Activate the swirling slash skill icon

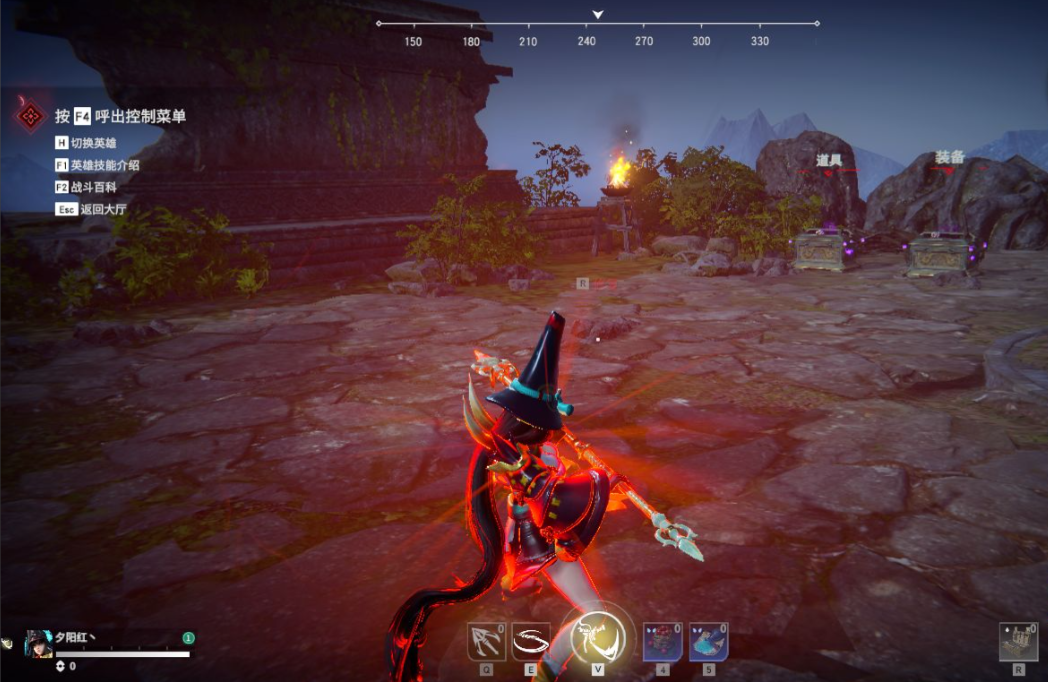pyautogui.click(x=531, y=640)
